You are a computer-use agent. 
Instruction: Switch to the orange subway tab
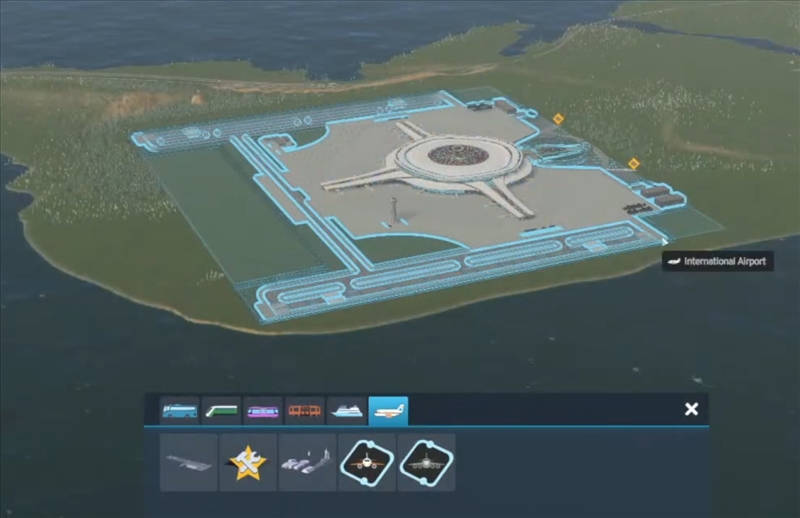pos(304,411)
